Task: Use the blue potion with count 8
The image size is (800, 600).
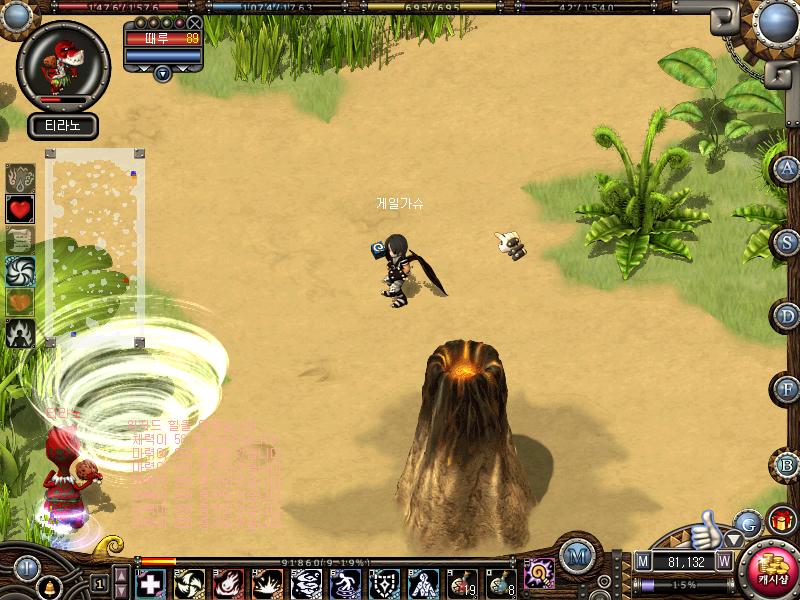Action: [501, 583]
